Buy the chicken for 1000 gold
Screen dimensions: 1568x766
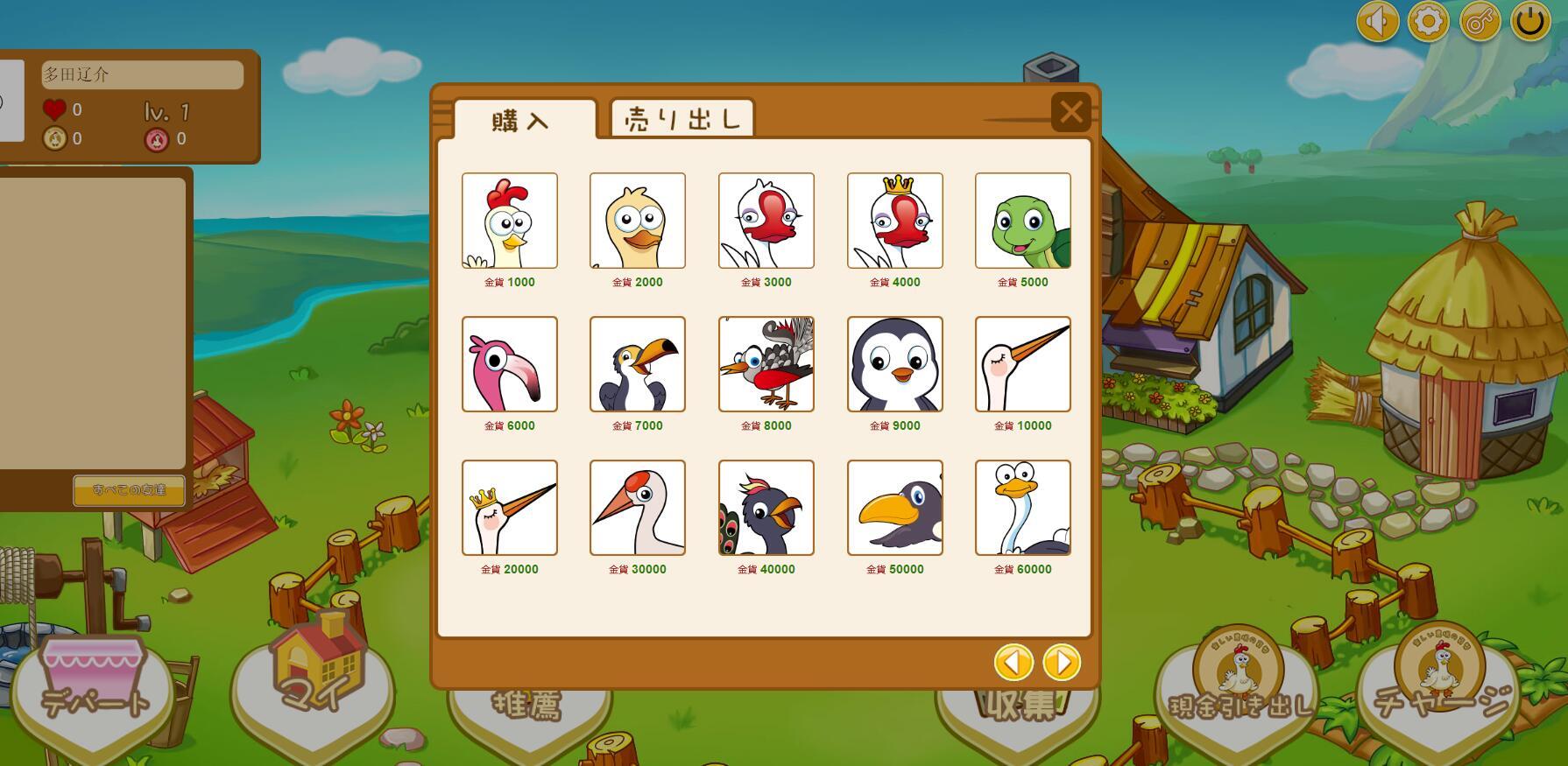[510, 221]
